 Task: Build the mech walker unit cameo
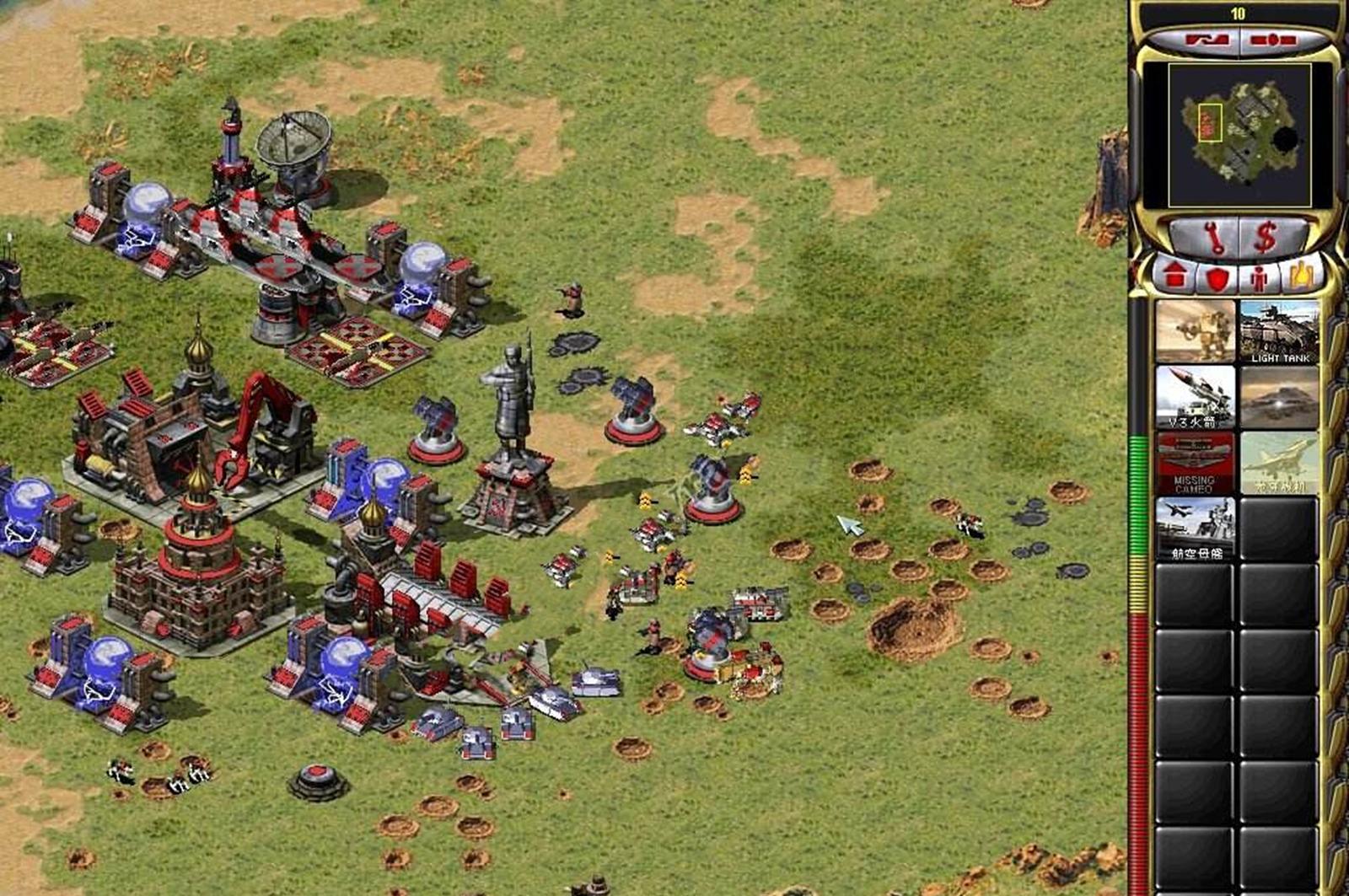1195,331
